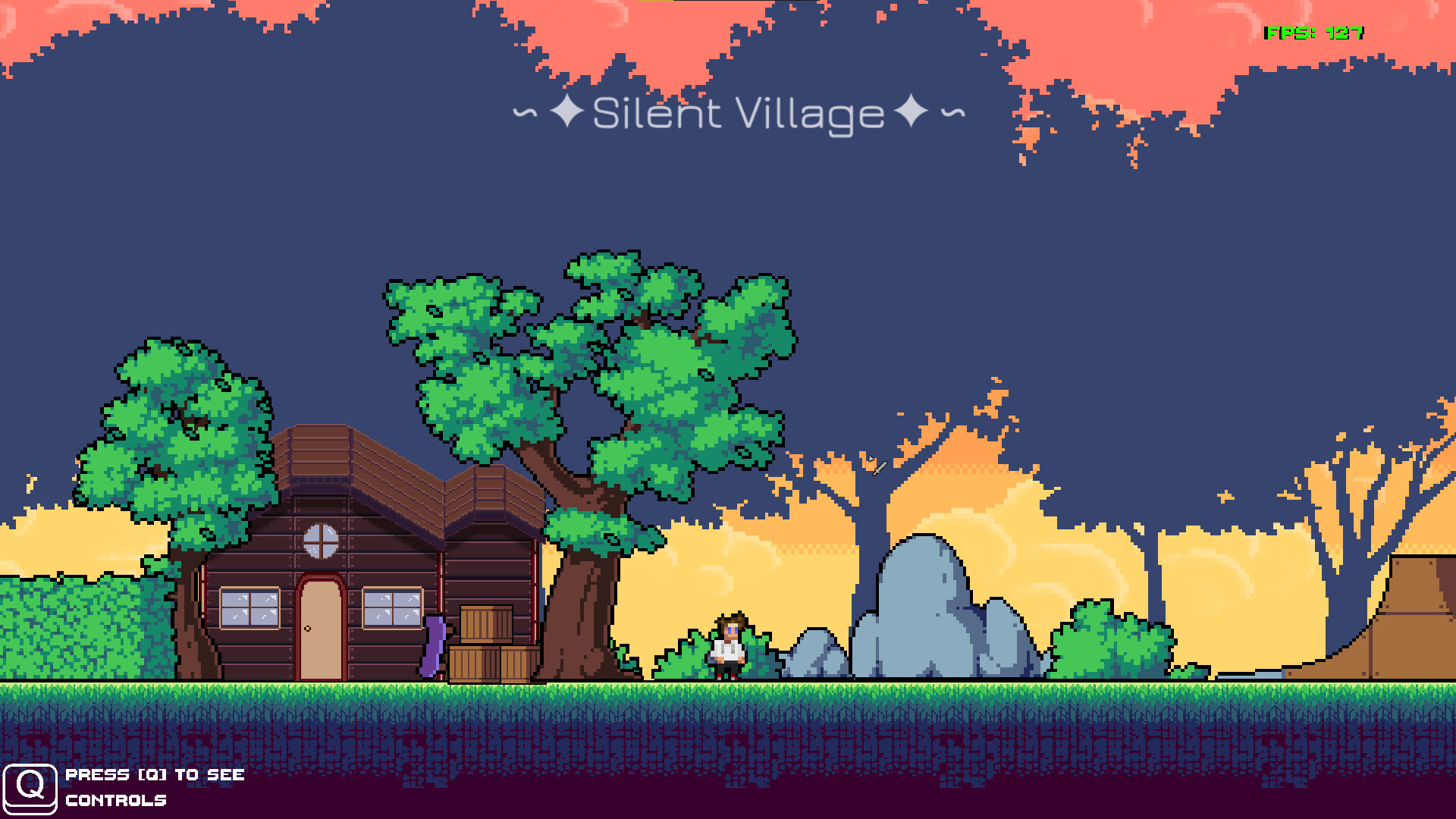The image size is (1456, 819).
Task: Click the topmost wooden crate
Action: pos(486,622)
